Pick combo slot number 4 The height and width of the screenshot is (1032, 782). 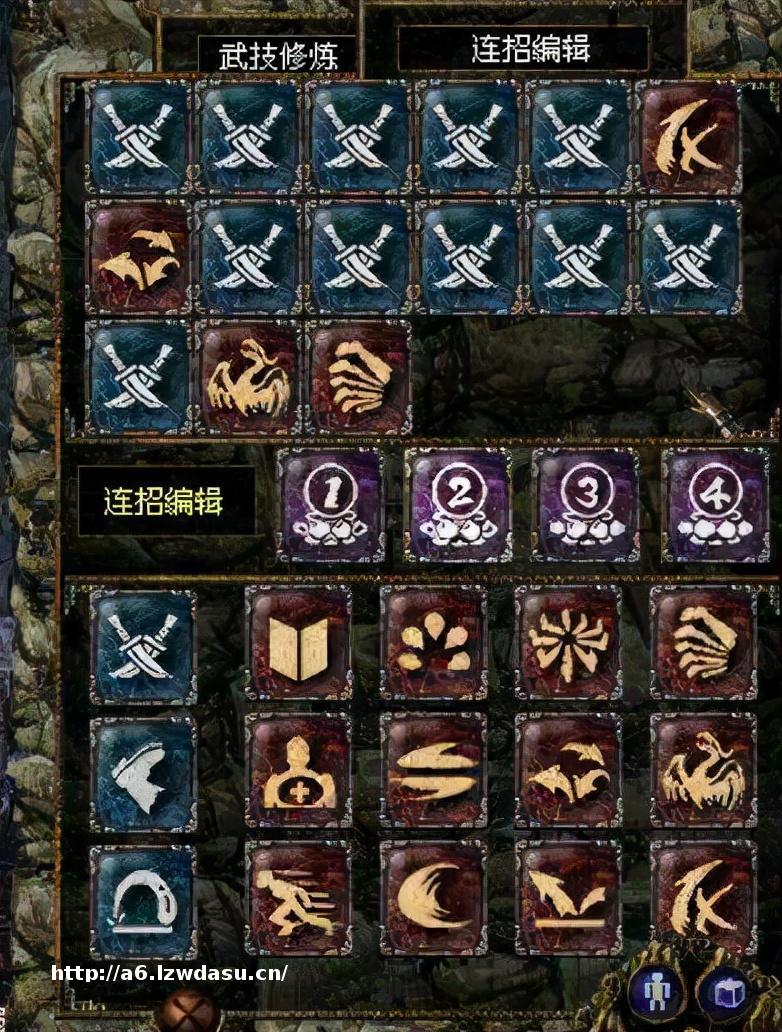[714, 505]
